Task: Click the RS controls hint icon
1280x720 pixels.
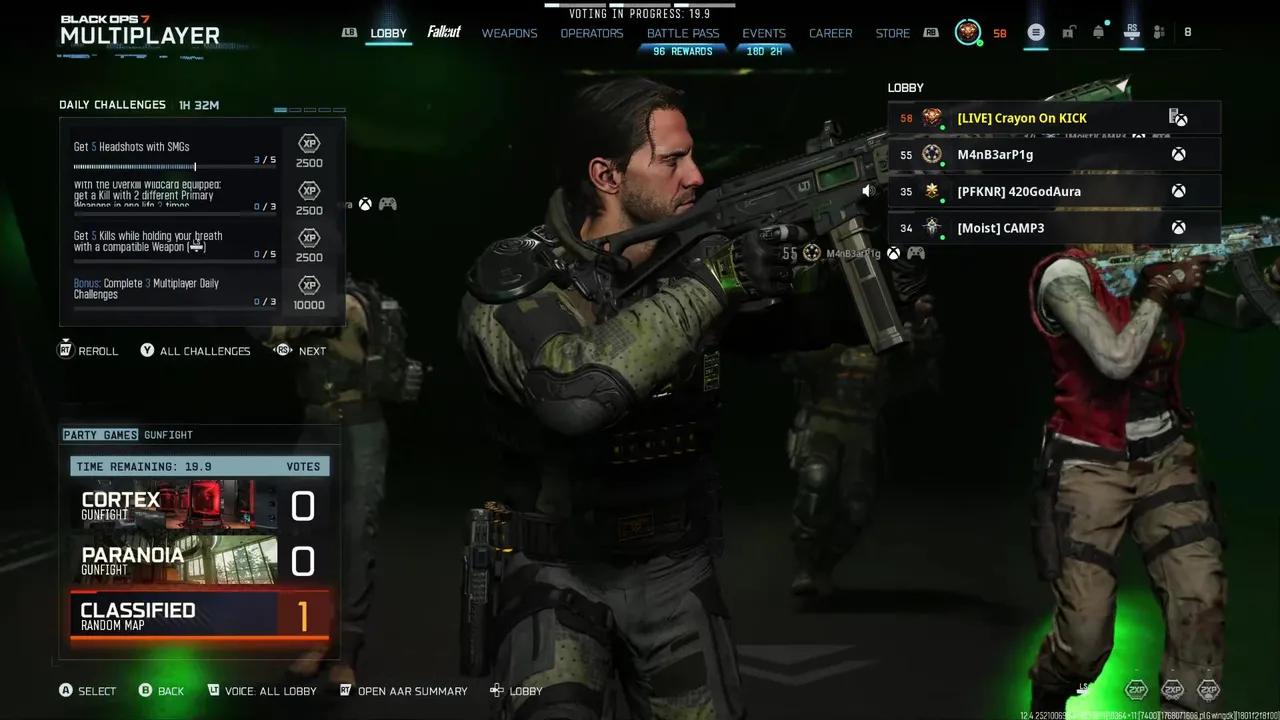Action: point(1131,32)
